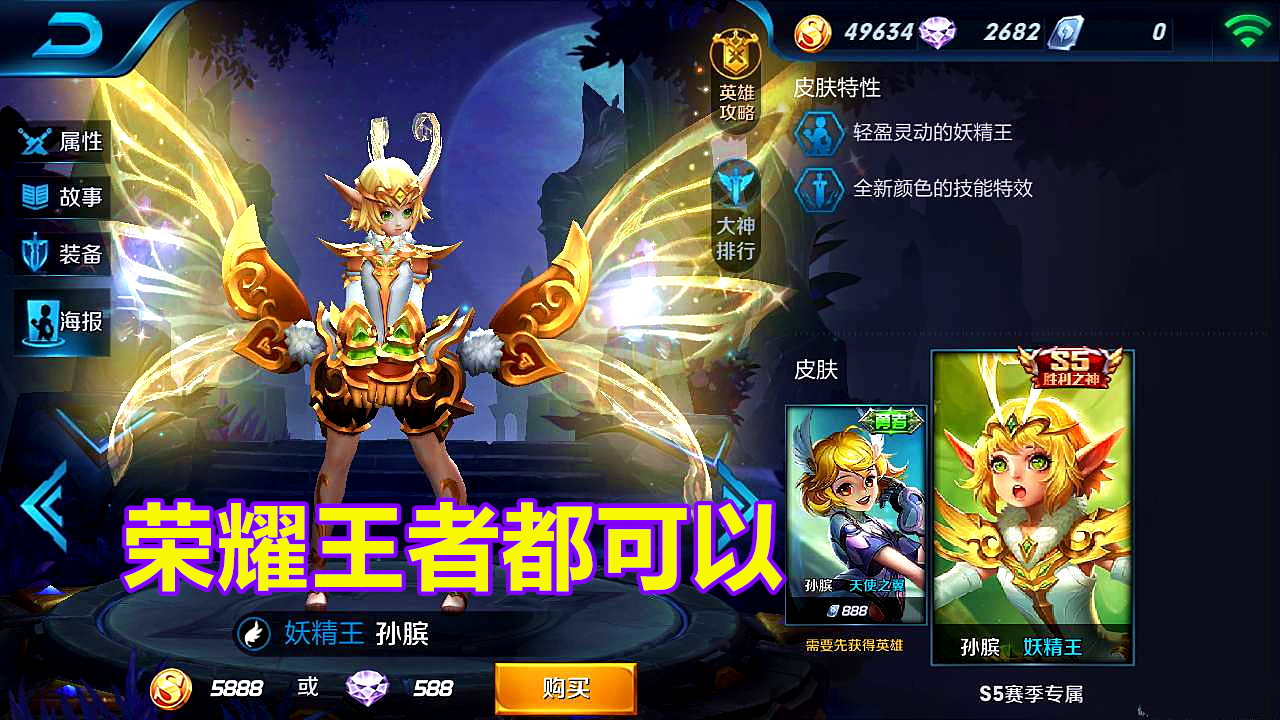Open the 英雄攻略 hero guide panel
The width and height of the screenshot is (1280, 720).
(x=735, y=77)
